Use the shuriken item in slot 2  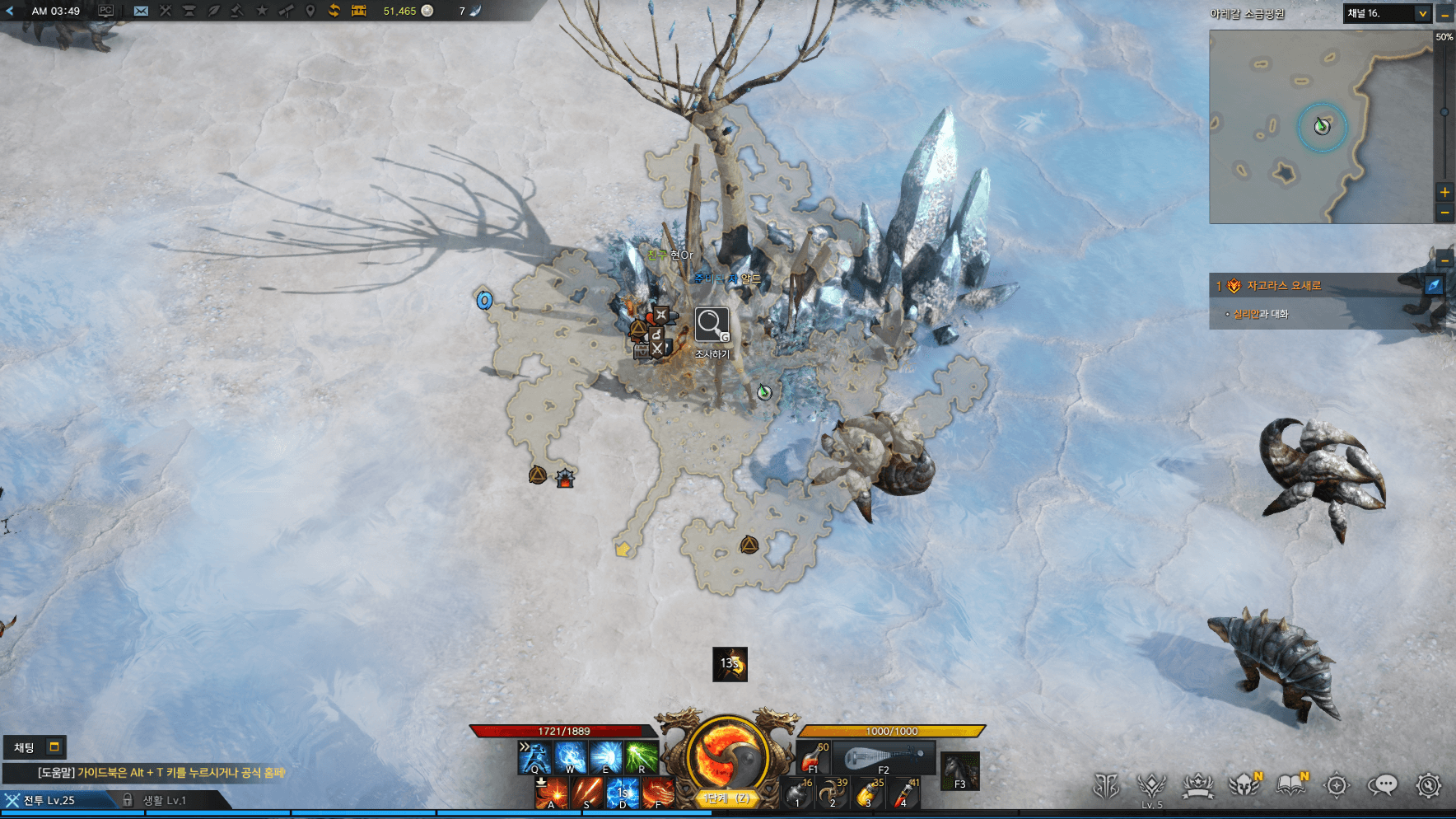(x=832, y=793)
